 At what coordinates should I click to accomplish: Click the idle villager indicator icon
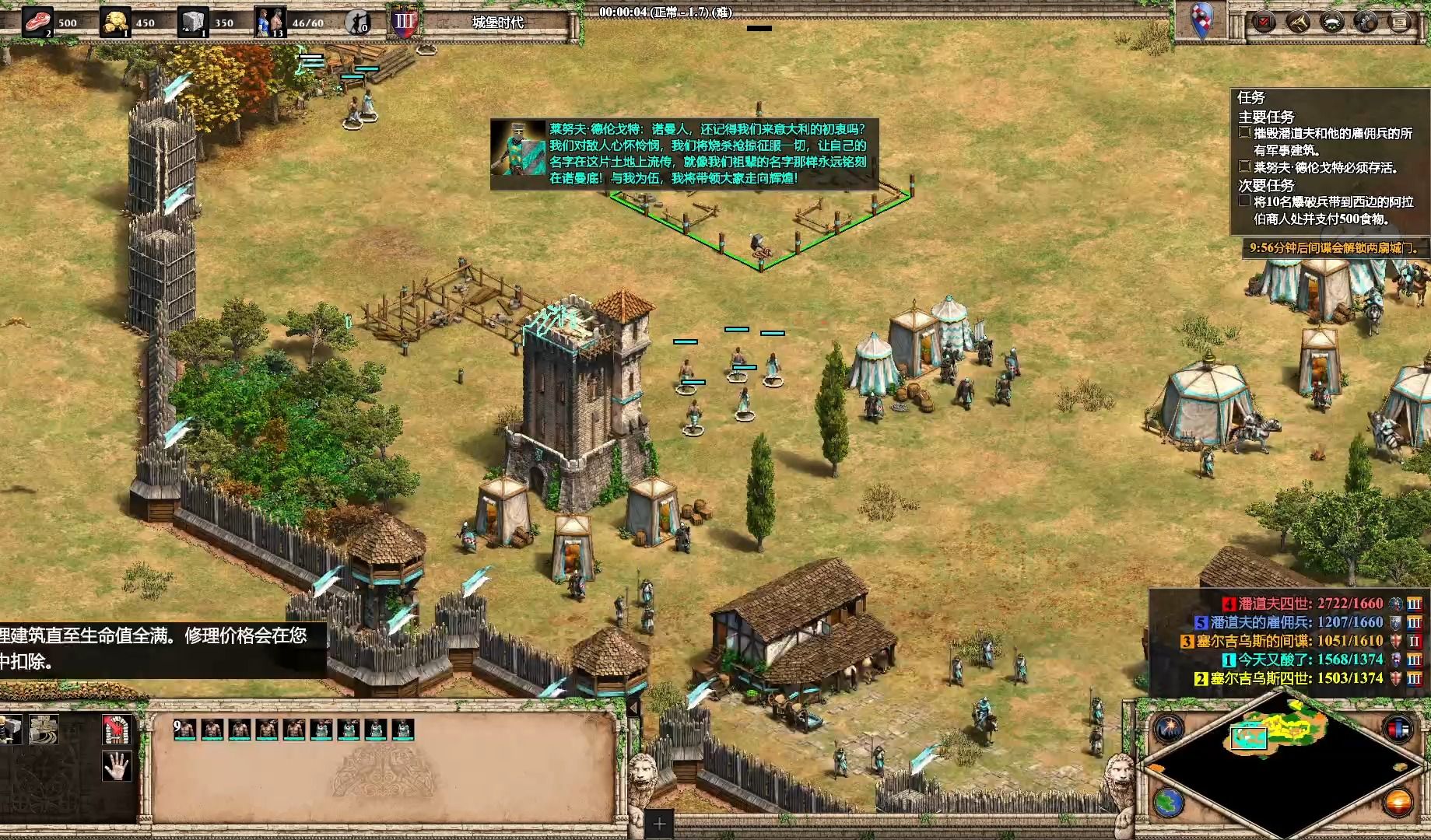pyautogui.click(x=357, y=22)
